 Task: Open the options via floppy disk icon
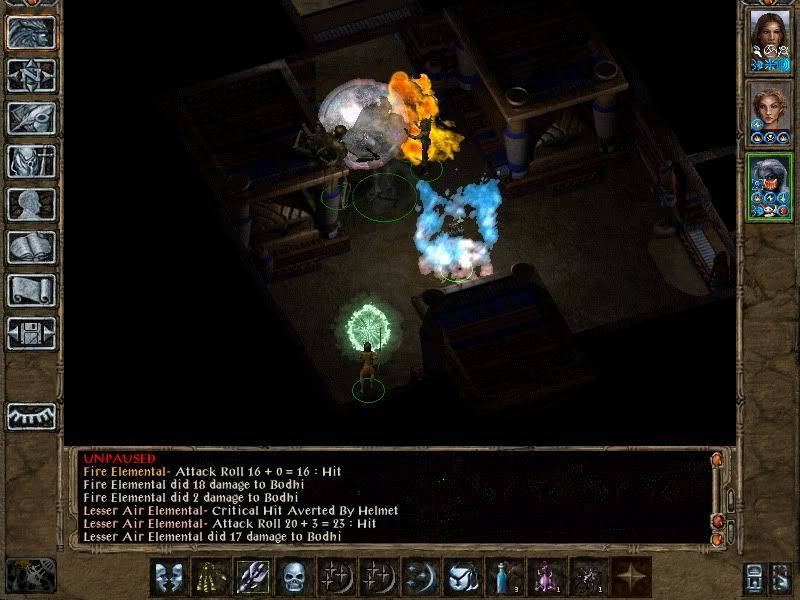pos(30,333)
